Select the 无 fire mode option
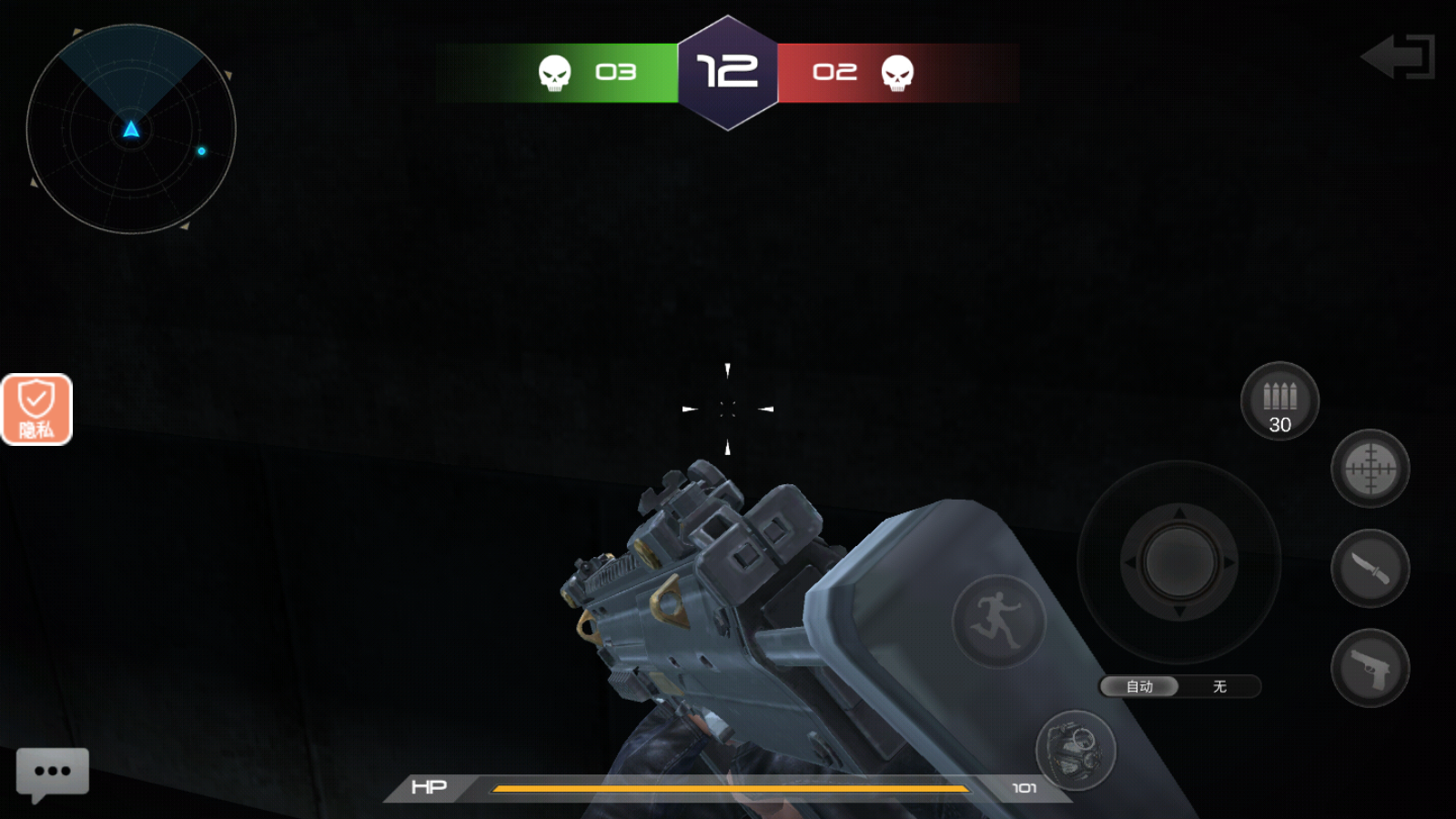The width and height of the screenshot is (1456, 819). click(x=1219, y=686)
